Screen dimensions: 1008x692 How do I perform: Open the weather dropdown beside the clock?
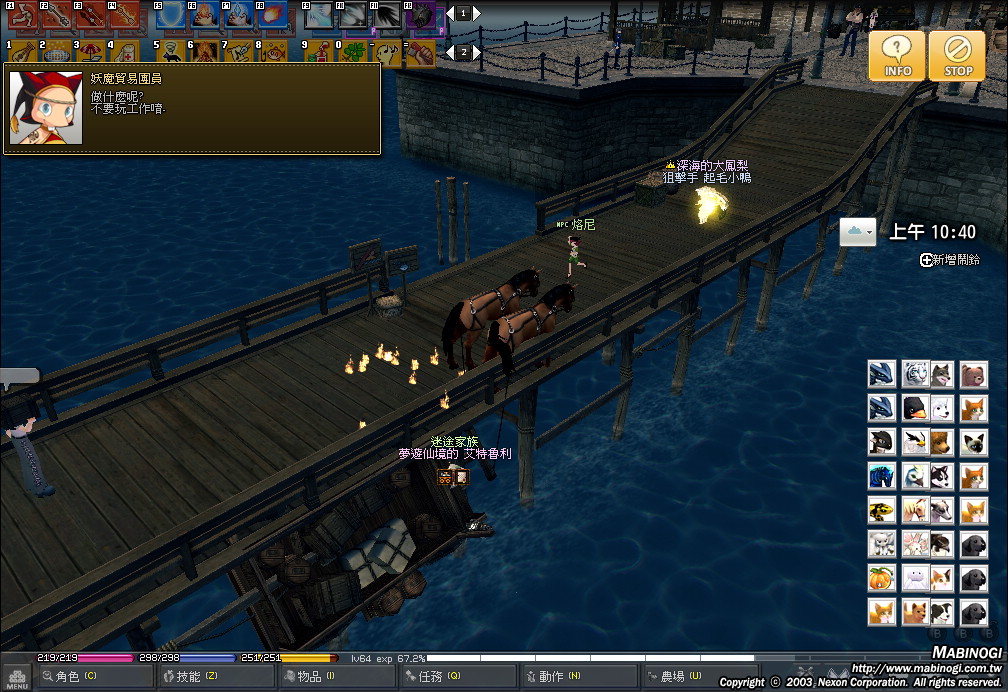[858, 232]
